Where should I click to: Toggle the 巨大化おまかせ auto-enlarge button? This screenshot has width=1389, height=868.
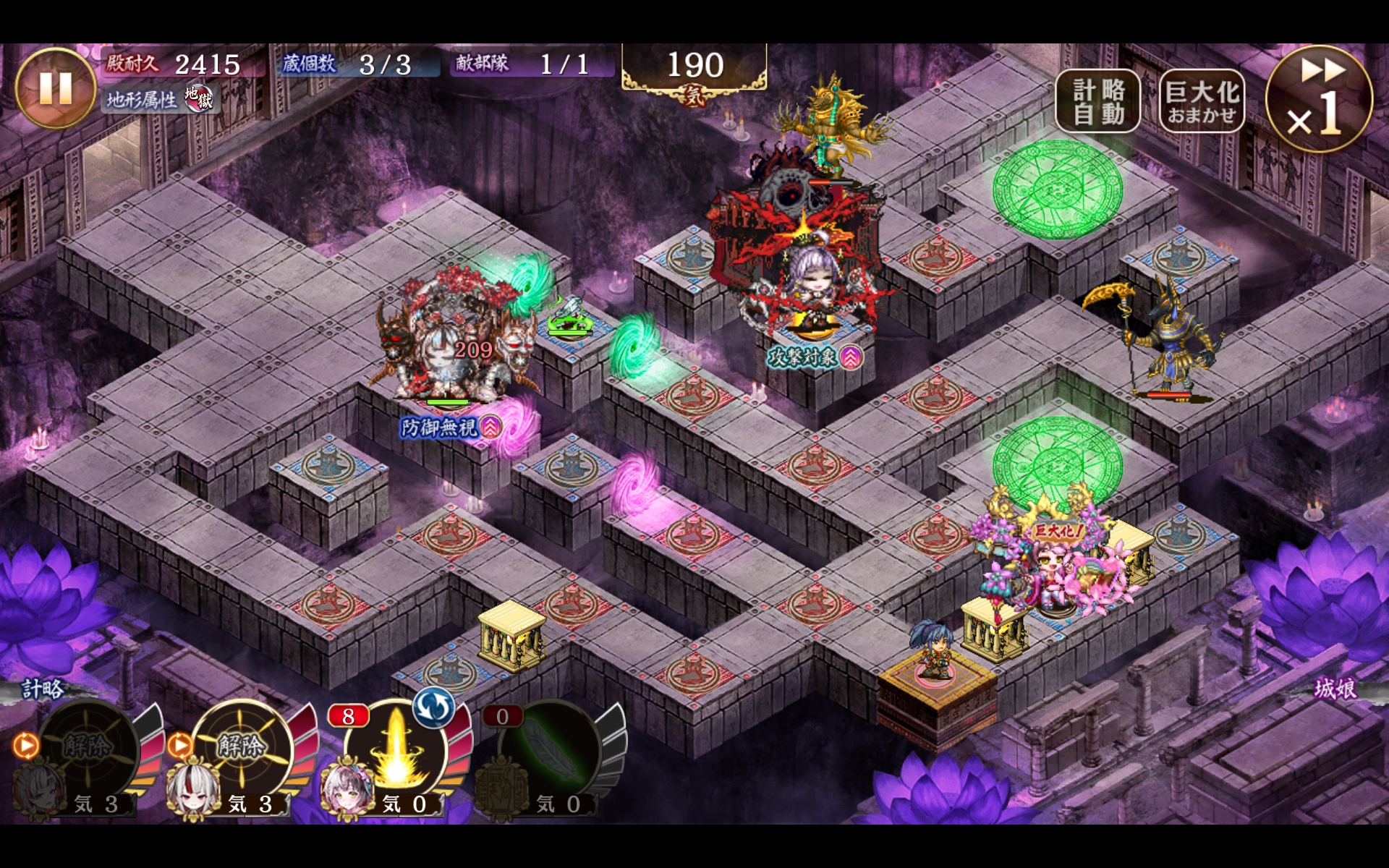click(x=1202, y=101)
